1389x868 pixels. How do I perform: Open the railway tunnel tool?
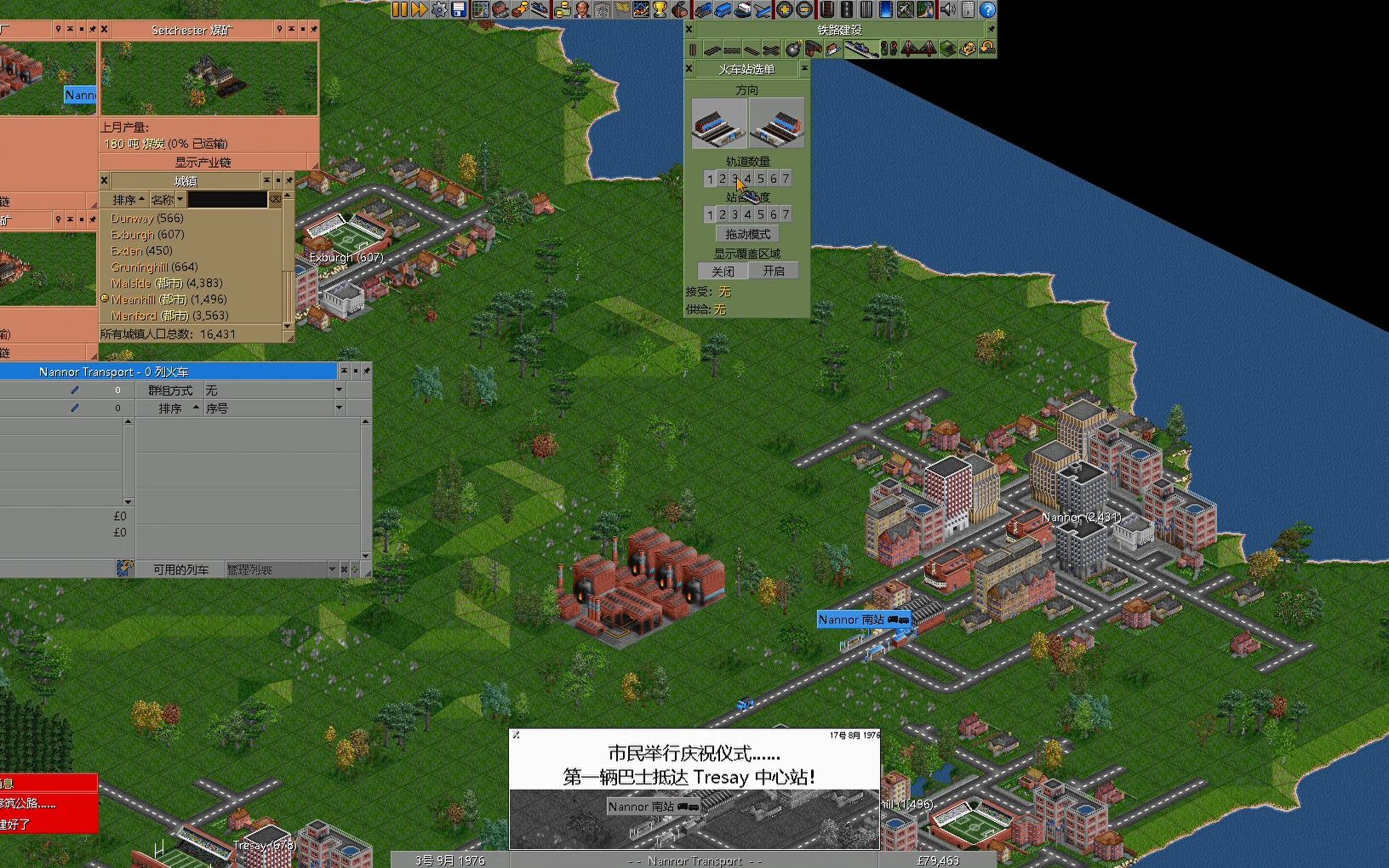(946, 49)
